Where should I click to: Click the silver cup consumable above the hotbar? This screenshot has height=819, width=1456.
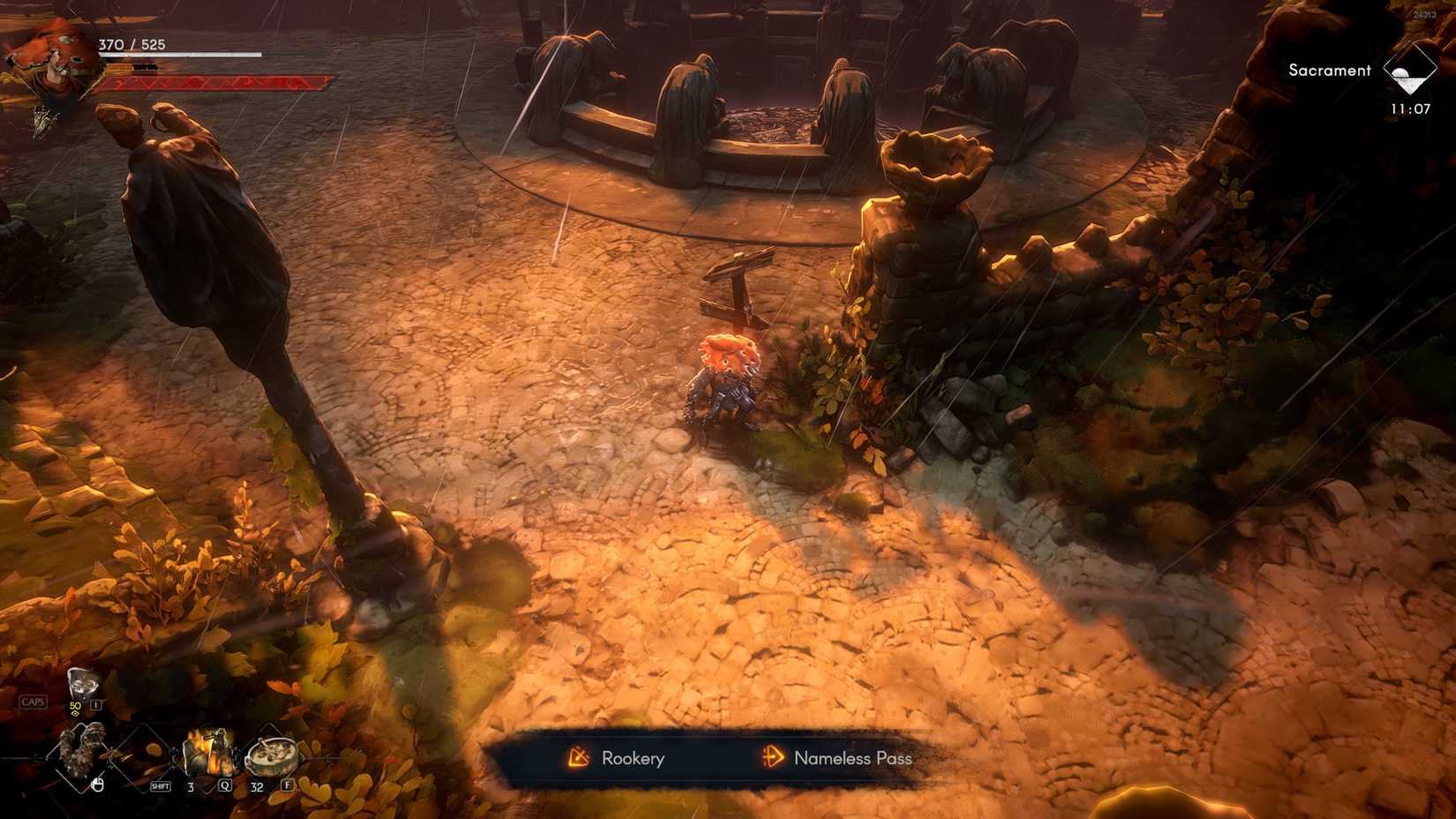pyautogui.click(x=83, y=682)
